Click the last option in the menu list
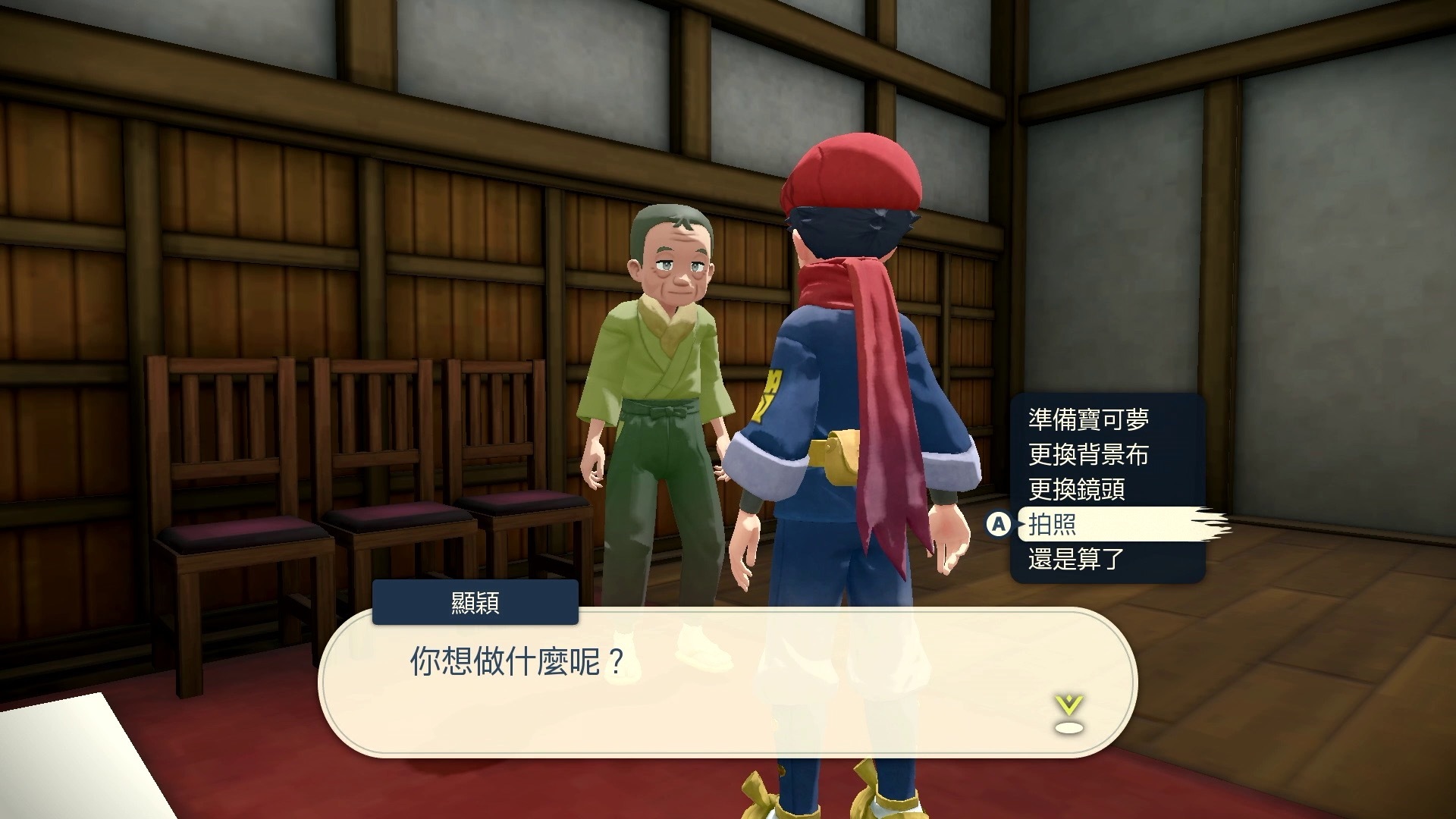 point(1077,559)
